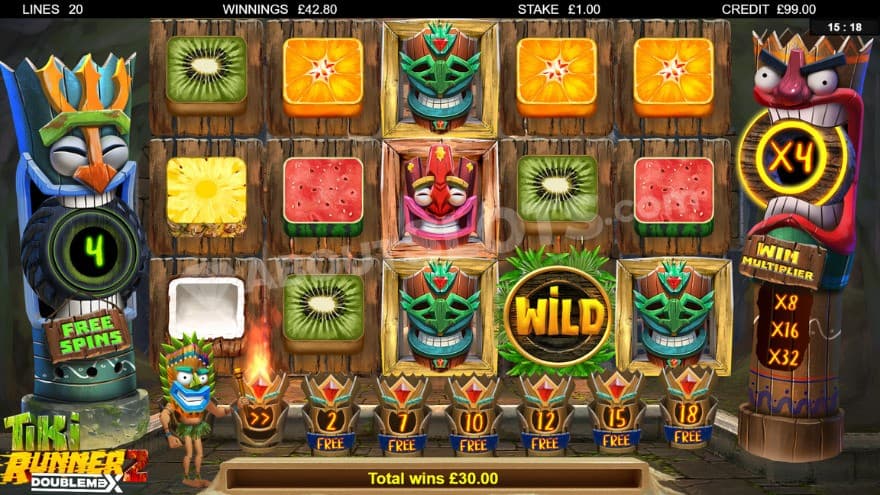
Task: Select the 2 FREE trail totem
Action: point(329,412)
